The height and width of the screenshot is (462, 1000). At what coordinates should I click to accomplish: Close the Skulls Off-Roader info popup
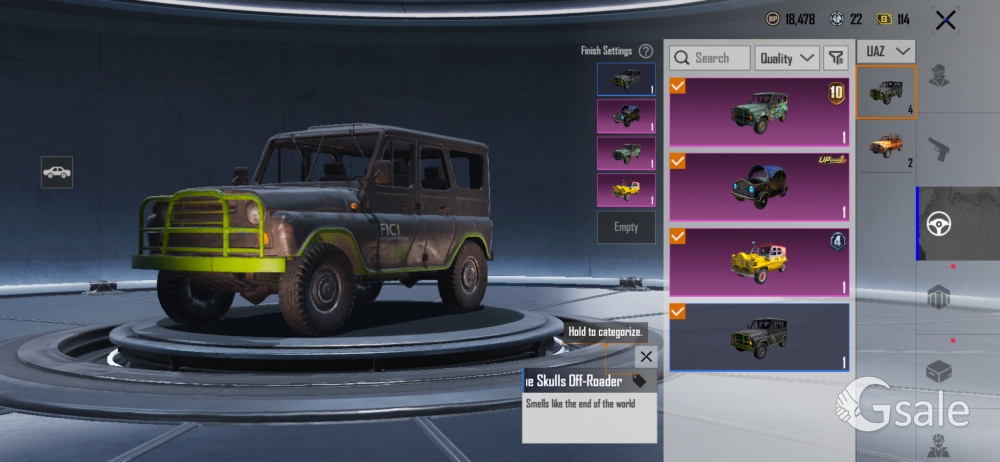pos(646,356)
